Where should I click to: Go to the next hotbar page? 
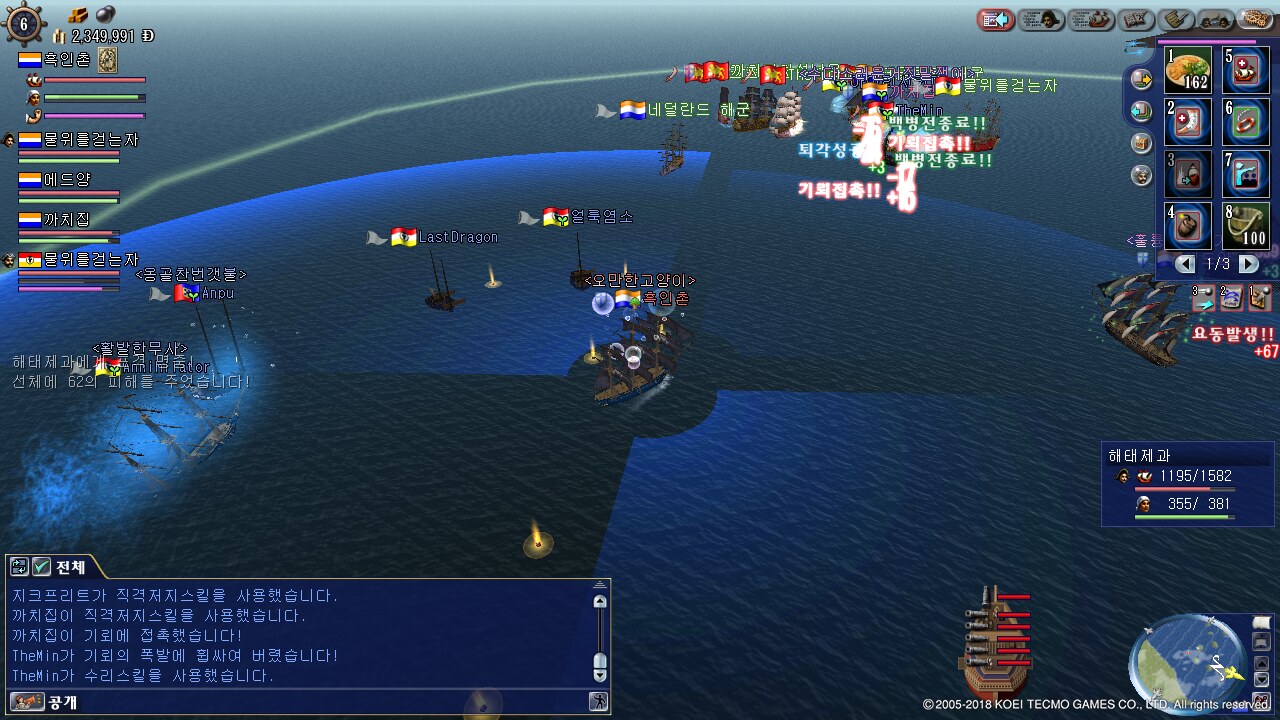coord(1248,264)
